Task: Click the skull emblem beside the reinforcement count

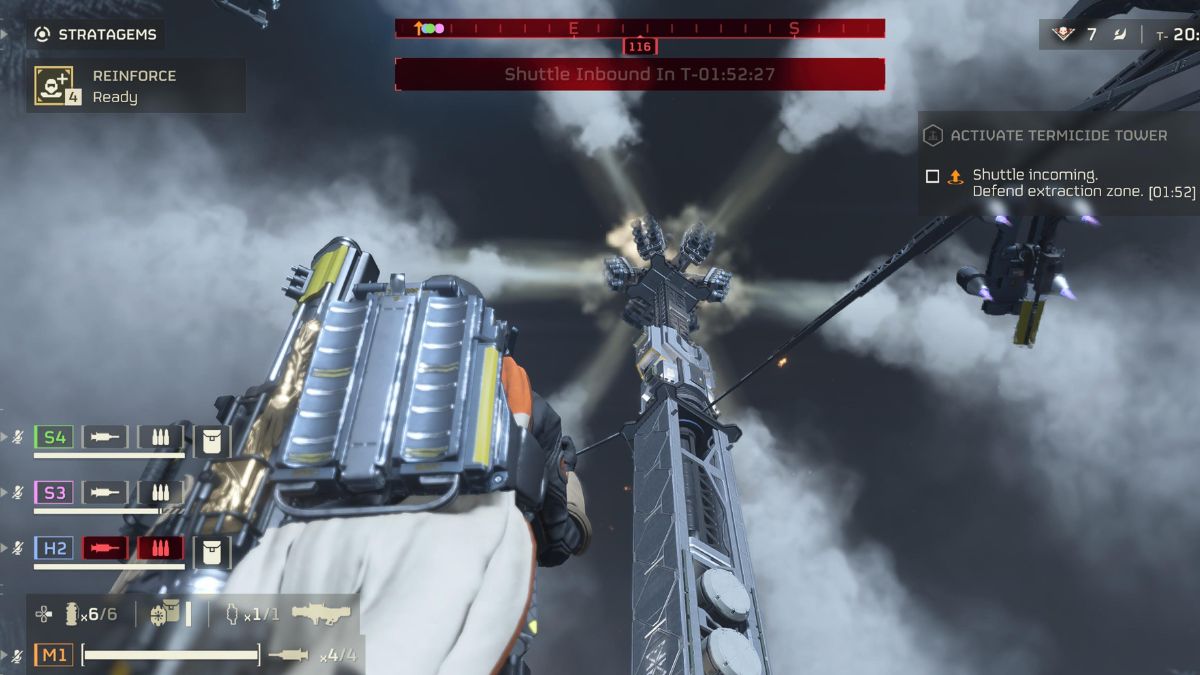Action: click(x=1062, y=35)
